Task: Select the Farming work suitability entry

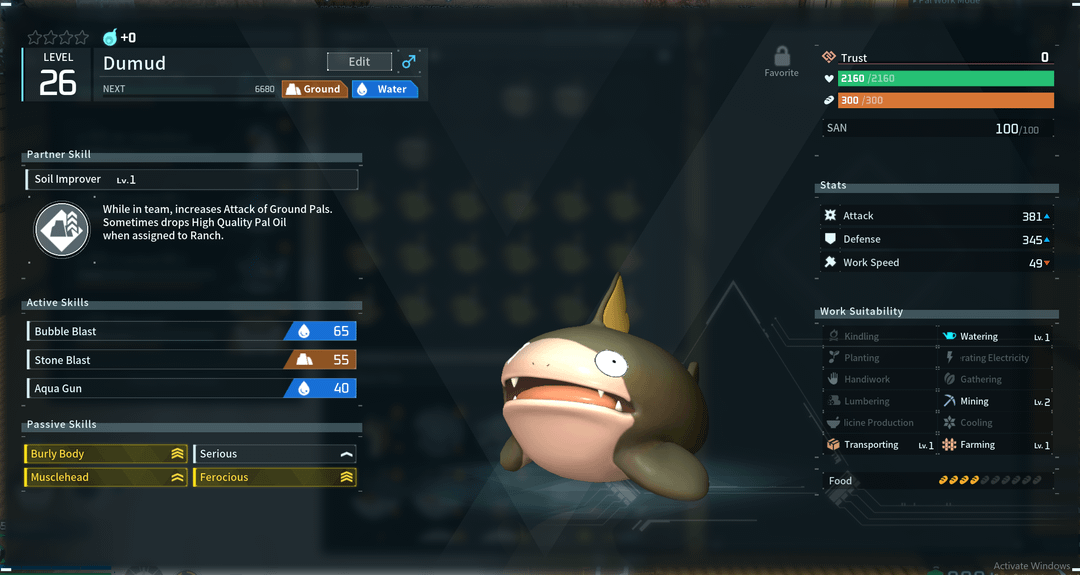Action: (996, 445)
